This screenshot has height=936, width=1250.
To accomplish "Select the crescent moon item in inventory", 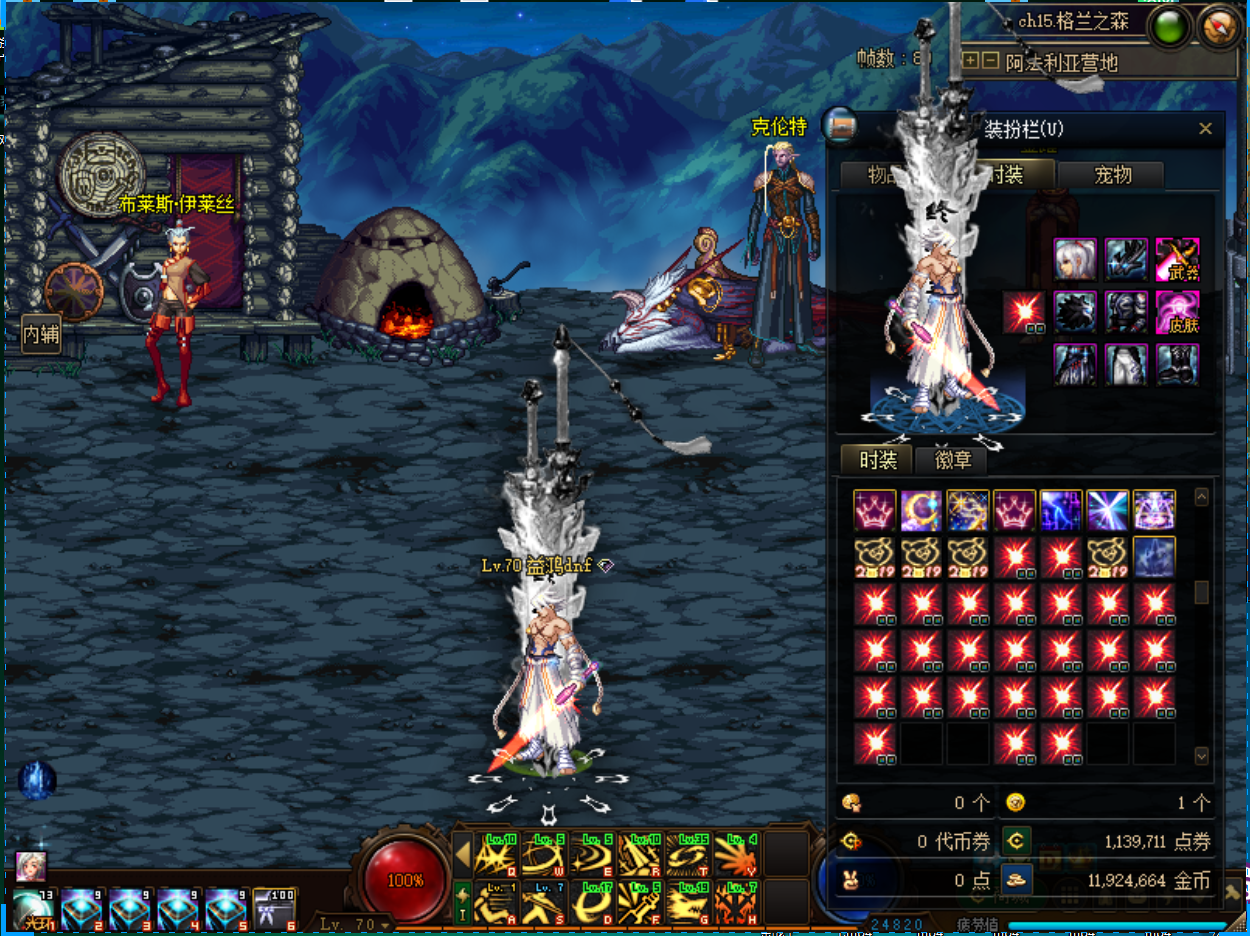I will [921, 510].
